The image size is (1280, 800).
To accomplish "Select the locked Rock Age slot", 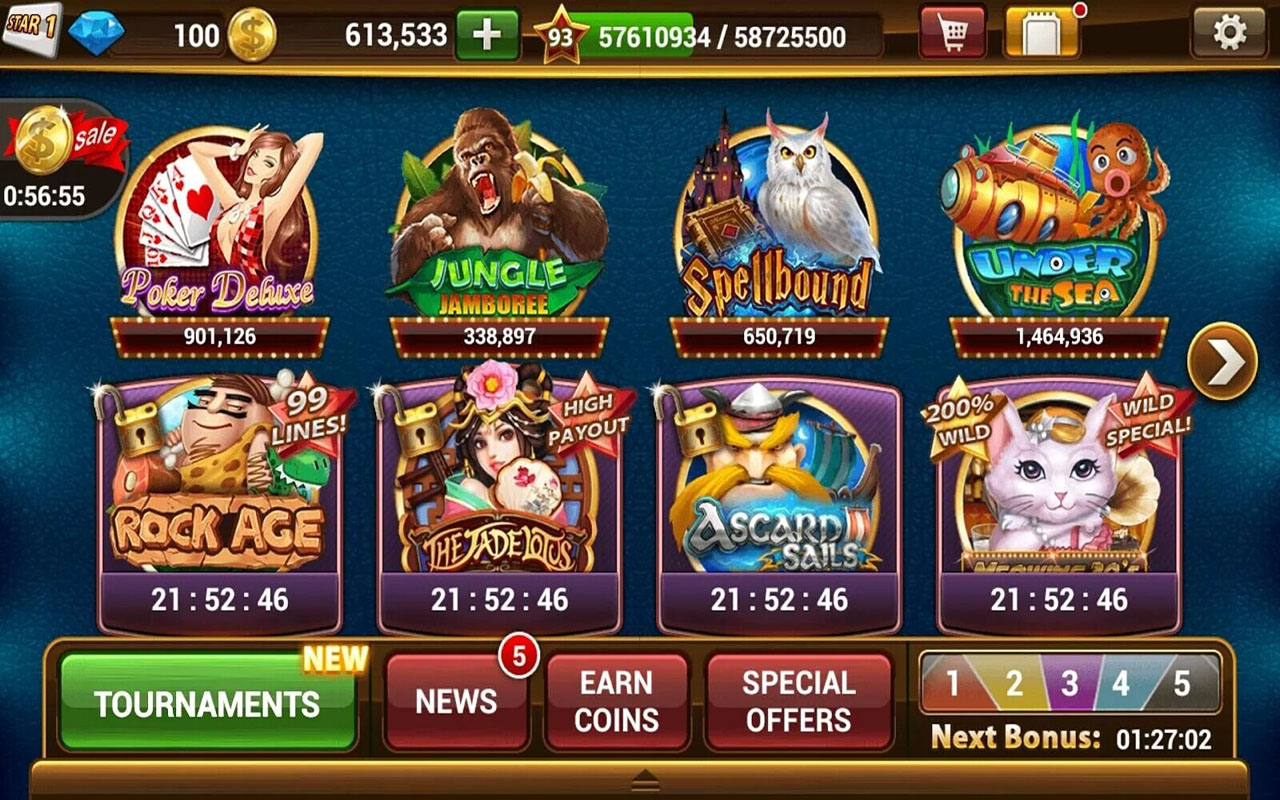I will (x=218, y=490).
